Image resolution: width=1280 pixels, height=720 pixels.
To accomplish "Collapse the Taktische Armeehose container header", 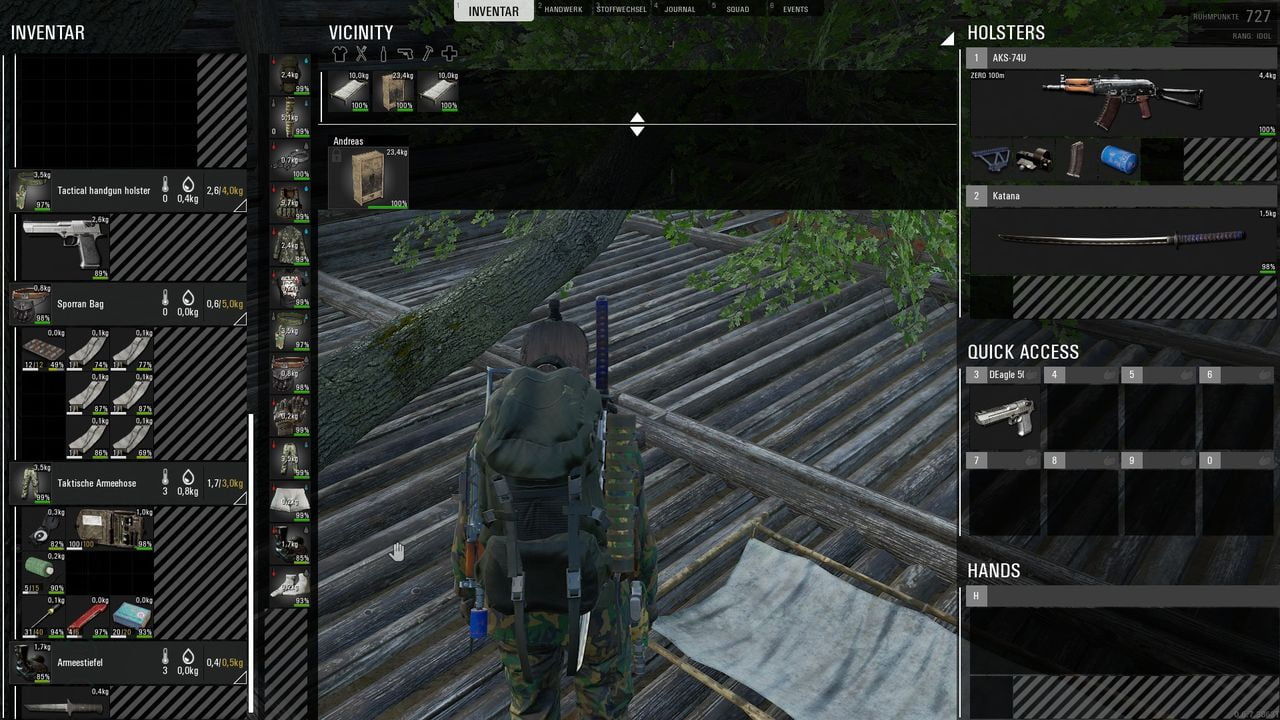I will point(128,483).
